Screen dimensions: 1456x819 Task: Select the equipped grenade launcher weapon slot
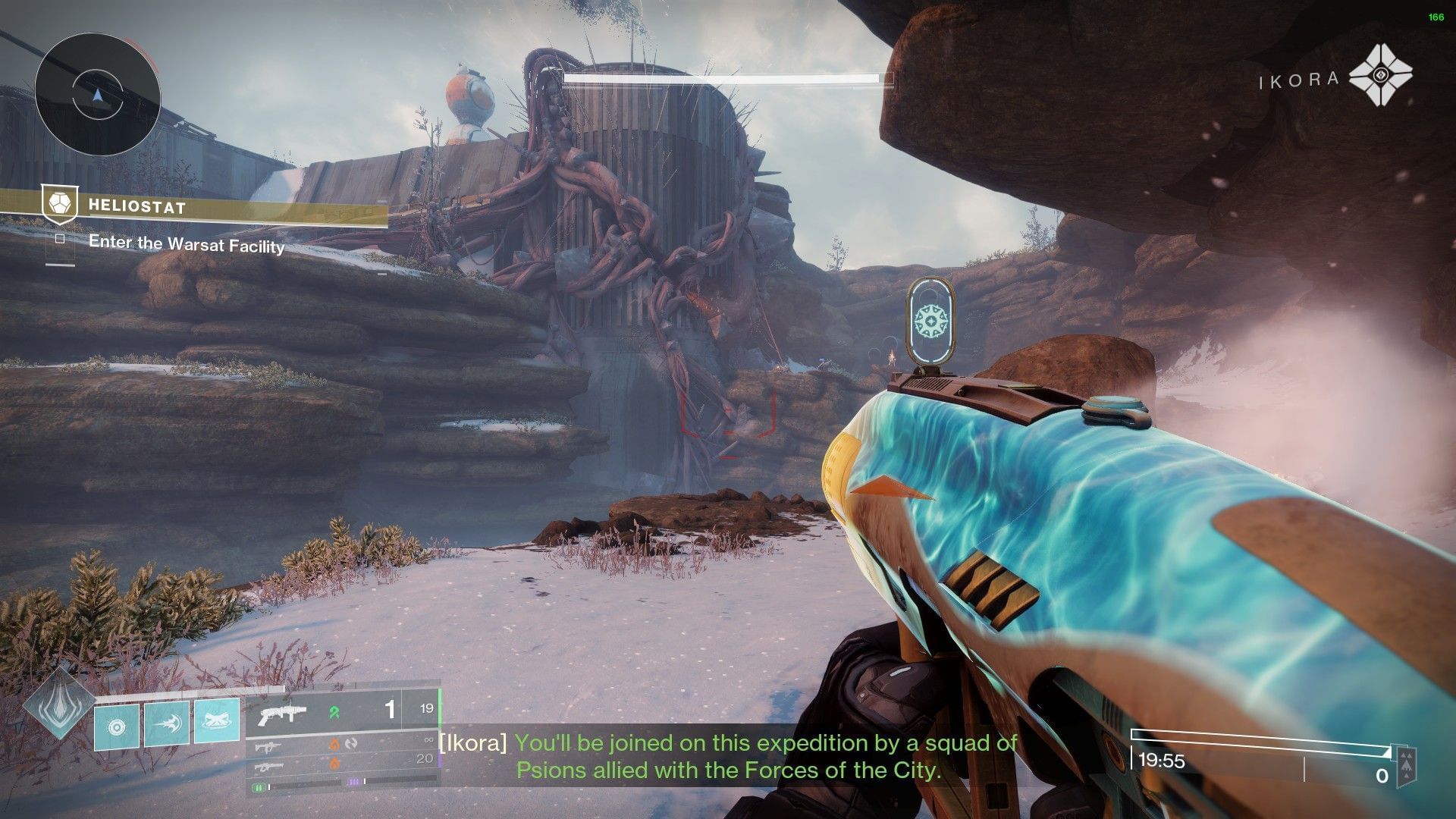(343, 711)
